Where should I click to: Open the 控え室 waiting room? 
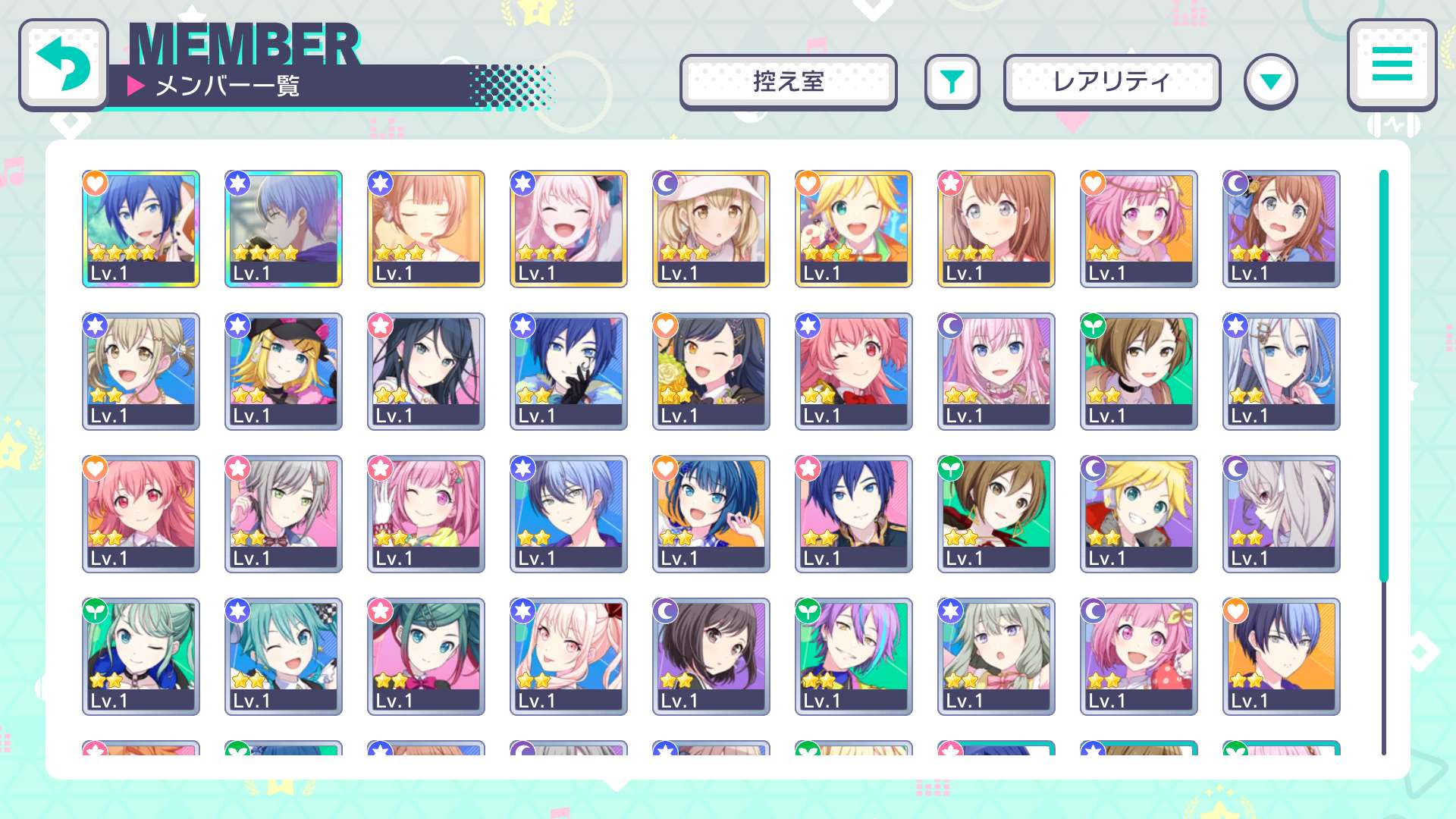click(x=788, y=82)
